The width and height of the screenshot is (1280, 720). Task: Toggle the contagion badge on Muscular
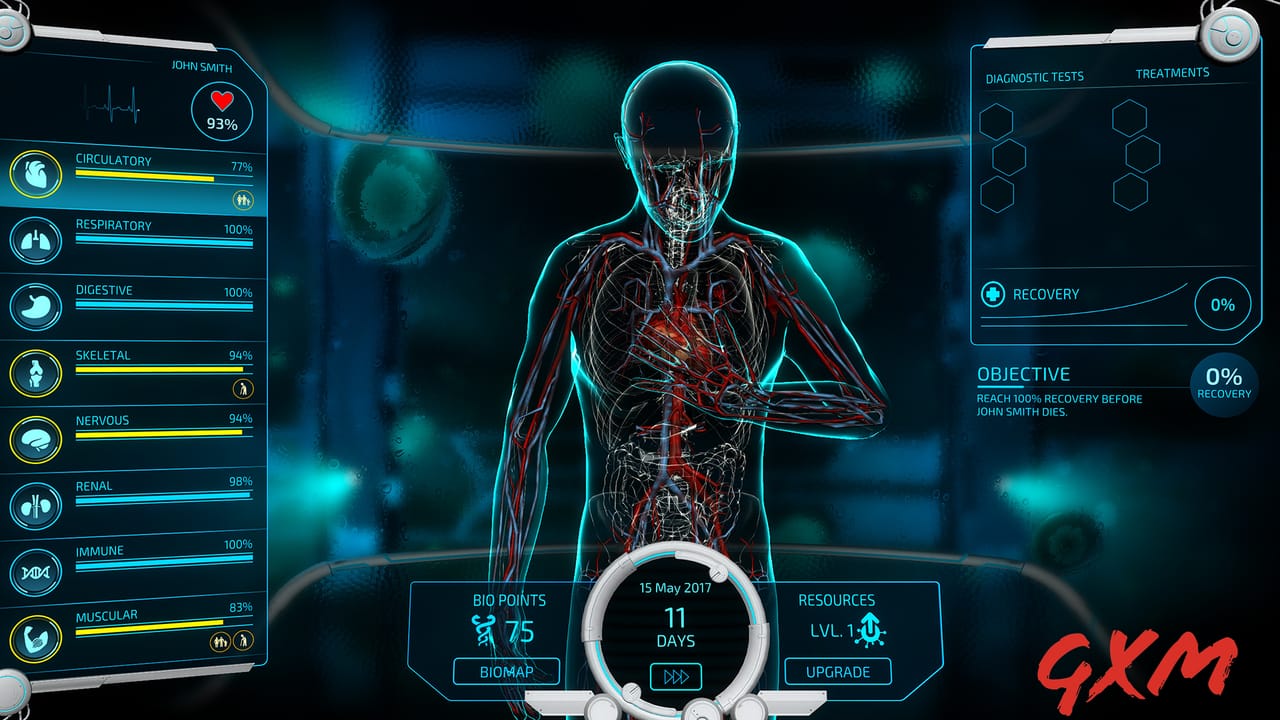(221, 641)
